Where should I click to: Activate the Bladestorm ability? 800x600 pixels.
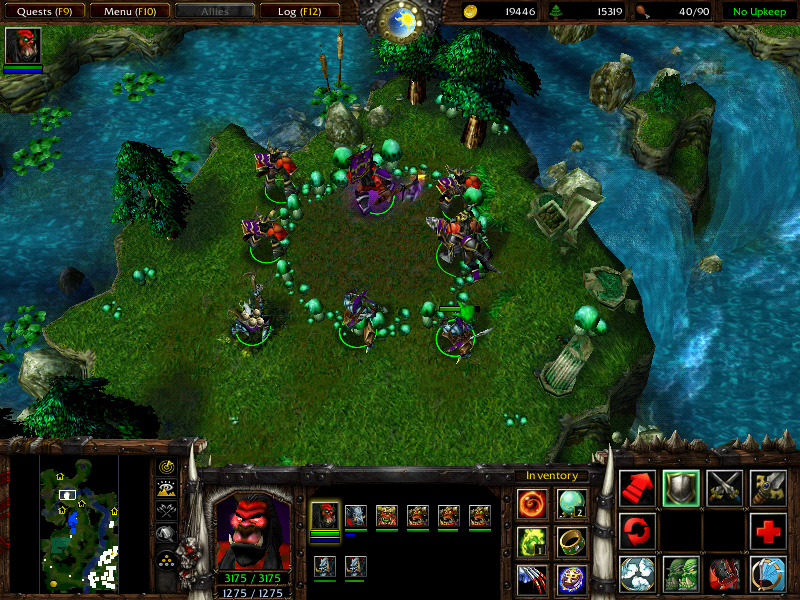point(768,574)
